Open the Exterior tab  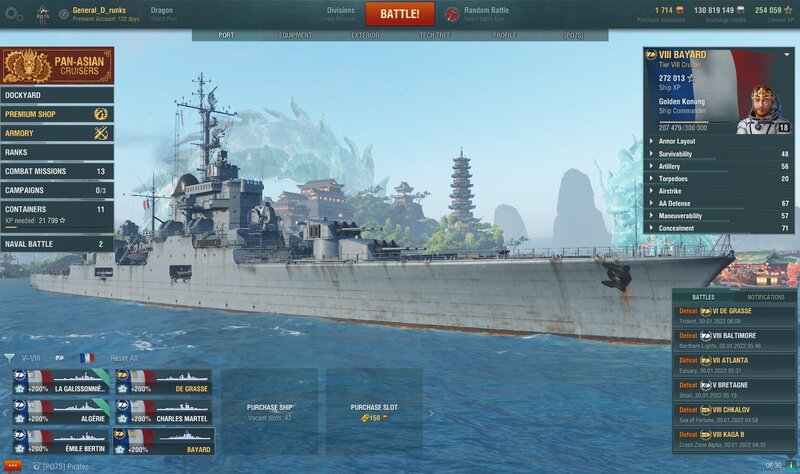365,35
